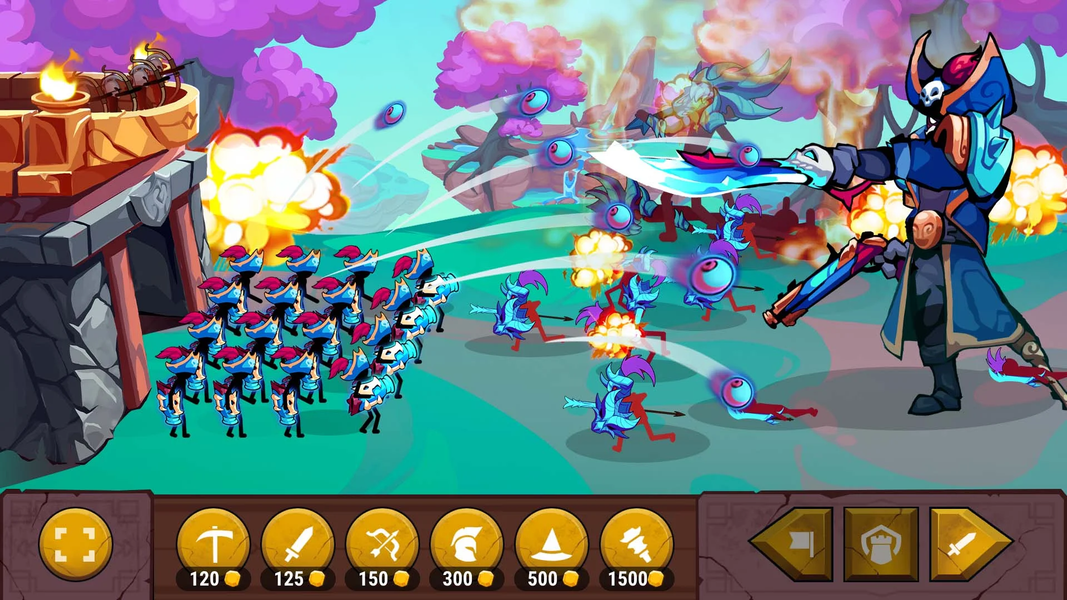Order retreat with the flag arrow button
The image size is (1067, 600).
792,544
